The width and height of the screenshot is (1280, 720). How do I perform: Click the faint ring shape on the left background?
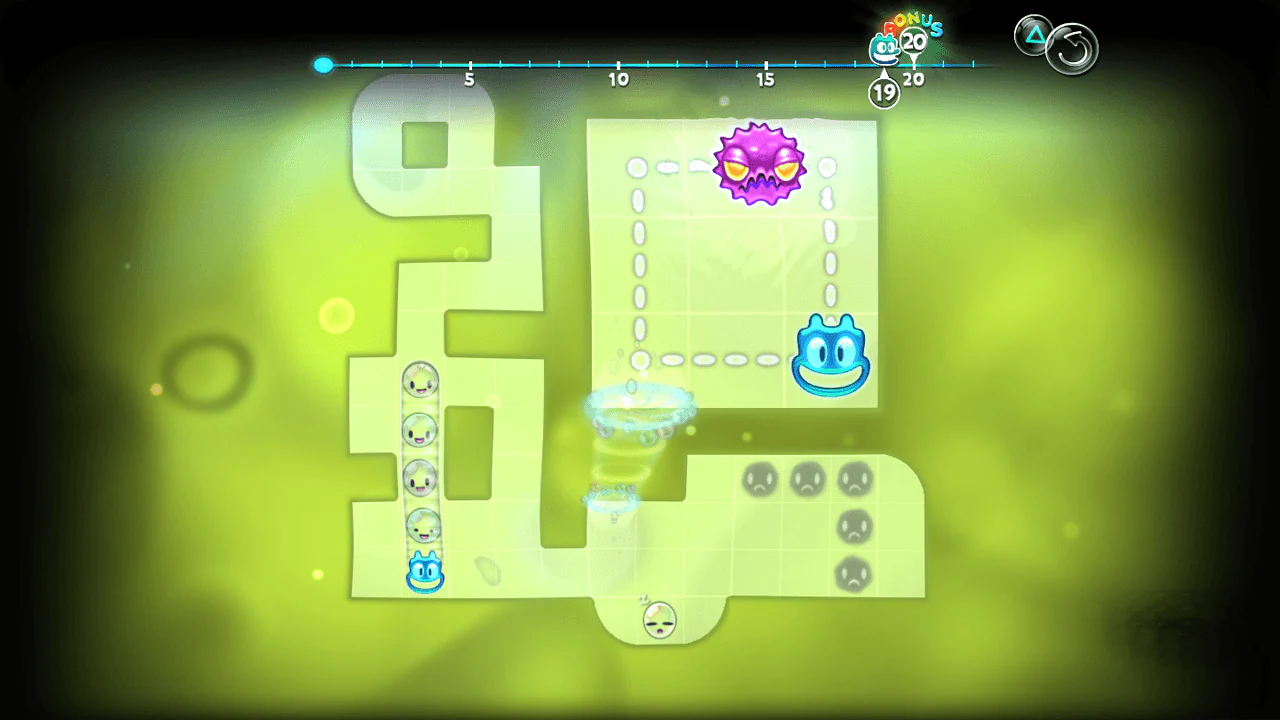(x=205, y=375)
